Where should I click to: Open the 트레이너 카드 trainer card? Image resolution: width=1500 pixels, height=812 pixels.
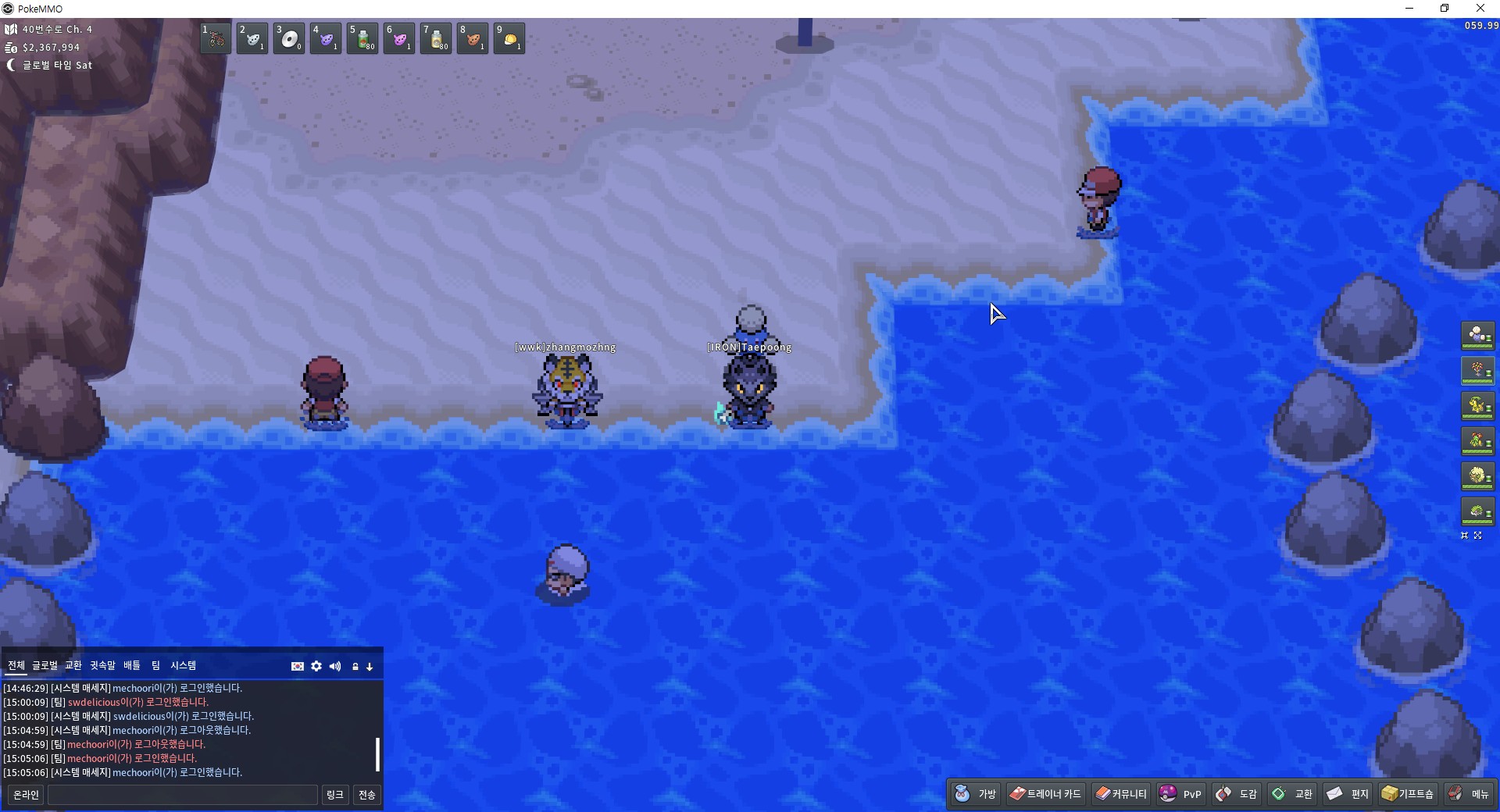[x=1045, y=794]
